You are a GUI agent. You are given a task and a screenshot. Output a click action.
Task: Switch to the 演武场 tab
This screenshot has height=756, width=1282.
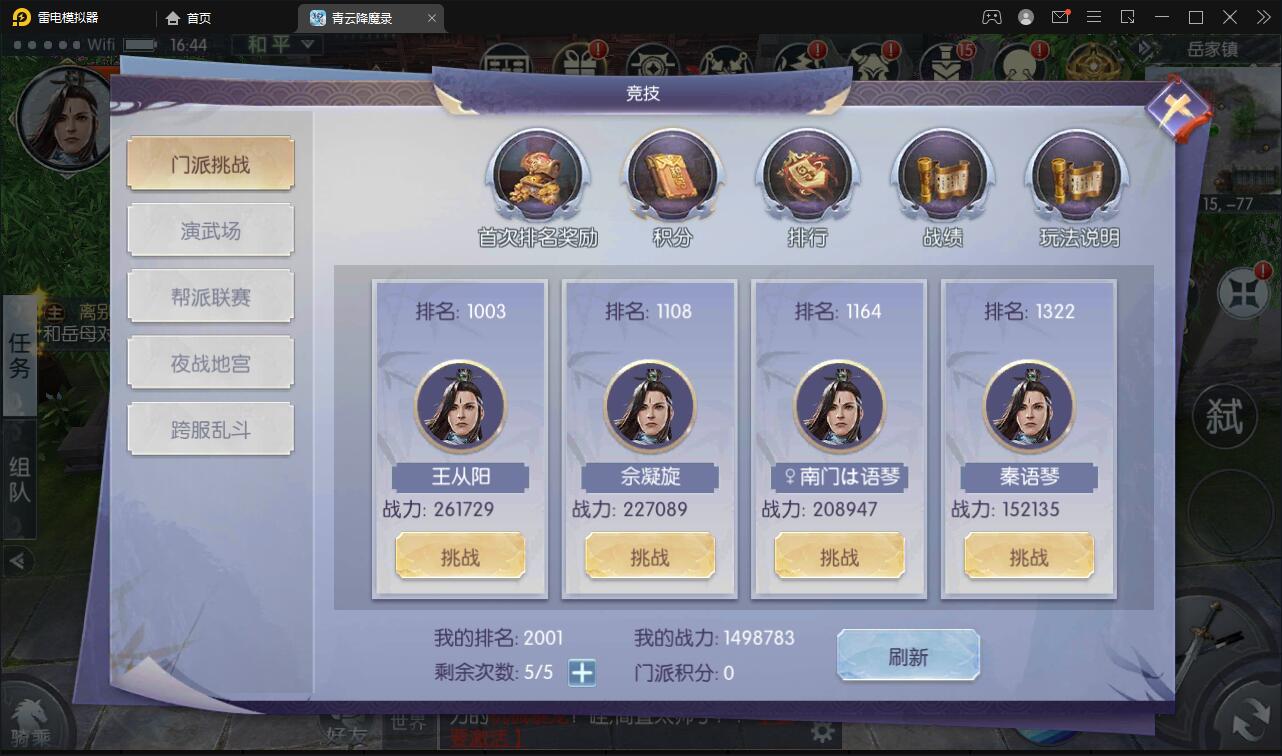pyautogui.click(x=210, y=229)
